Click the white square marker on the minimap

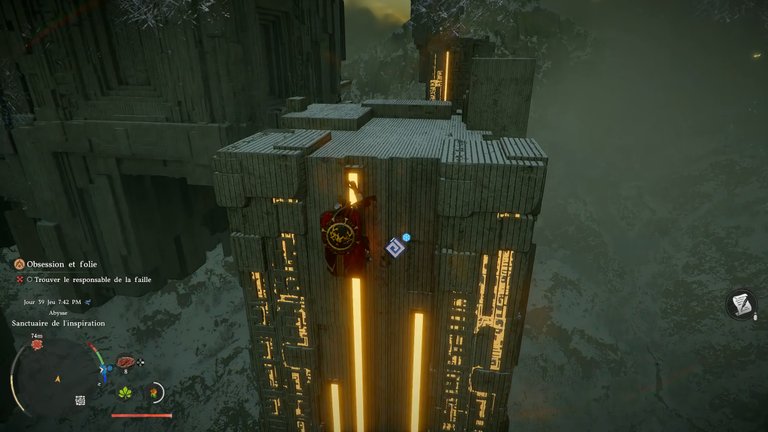[x=80, y=400]
